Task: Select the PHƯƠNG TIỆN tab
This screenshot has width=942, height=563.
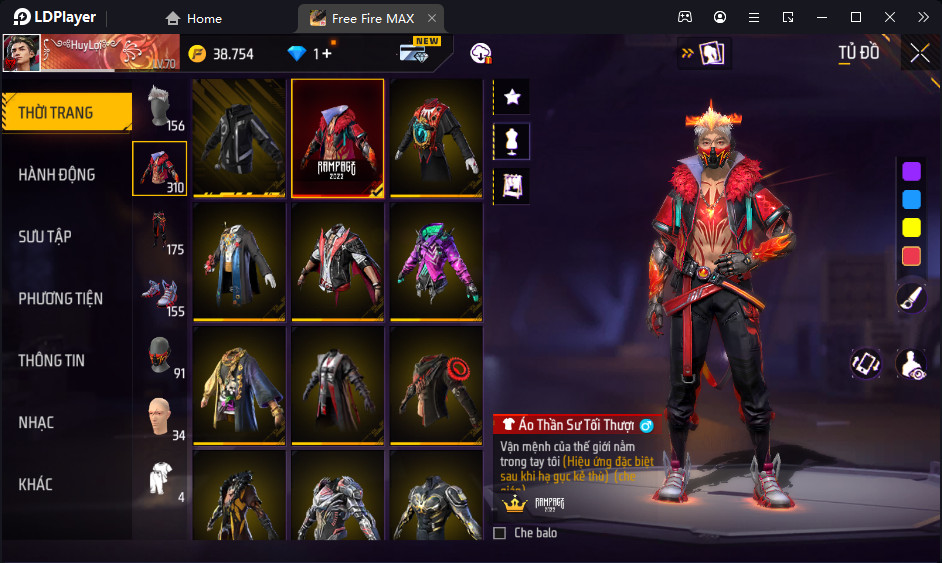Action: coord(60,299)
